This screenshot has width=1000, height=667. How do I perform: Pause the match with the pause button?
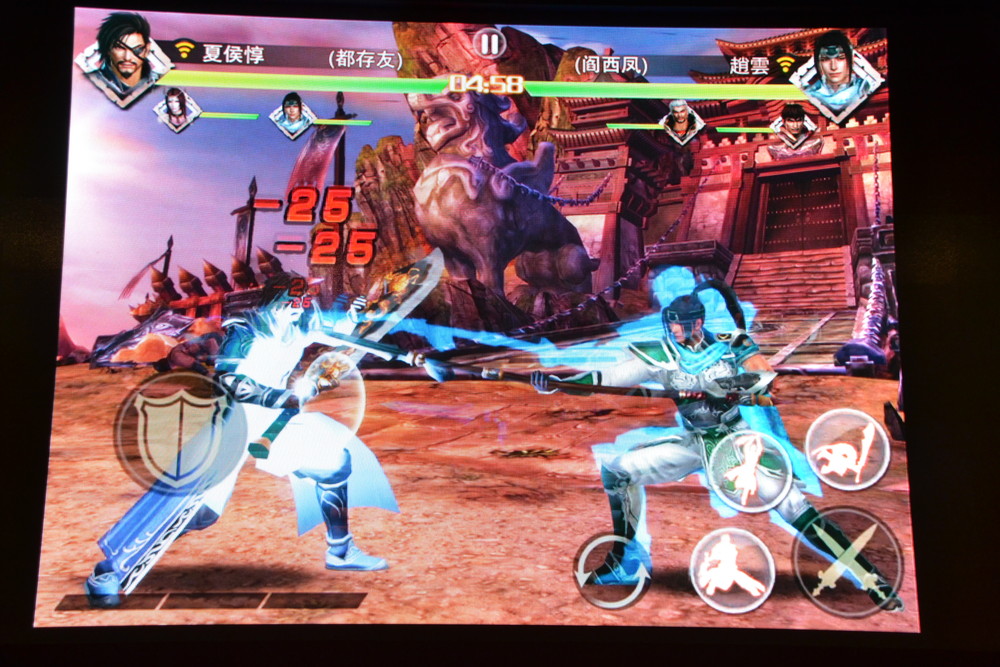[490, 43]
